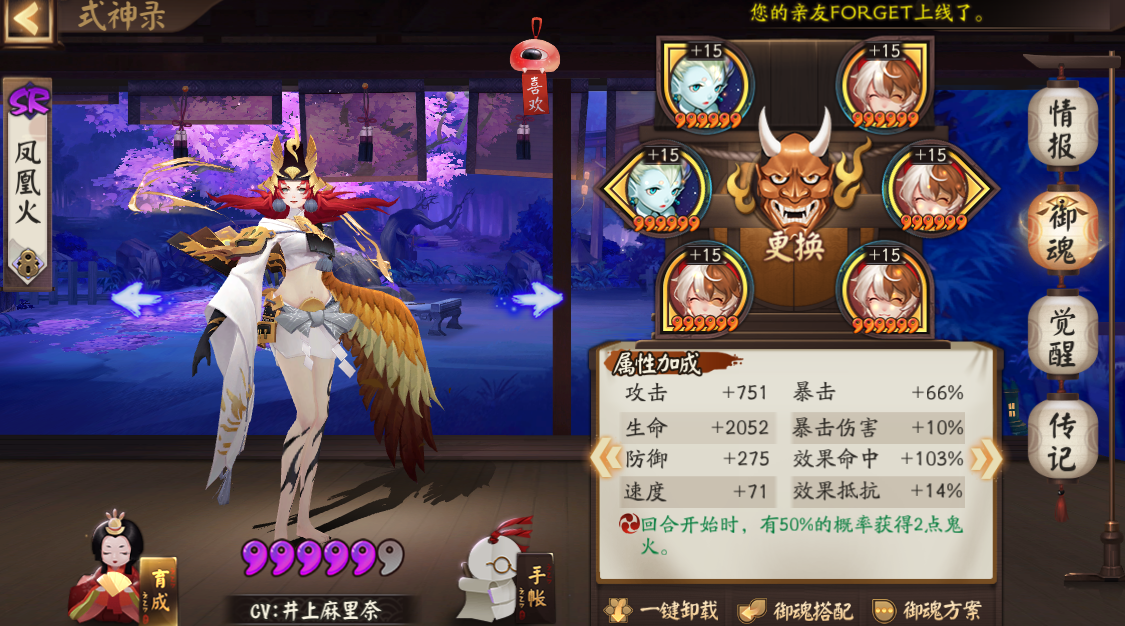Open the 育成 cultivation button

pyautogui.click(x=158, y=588)
